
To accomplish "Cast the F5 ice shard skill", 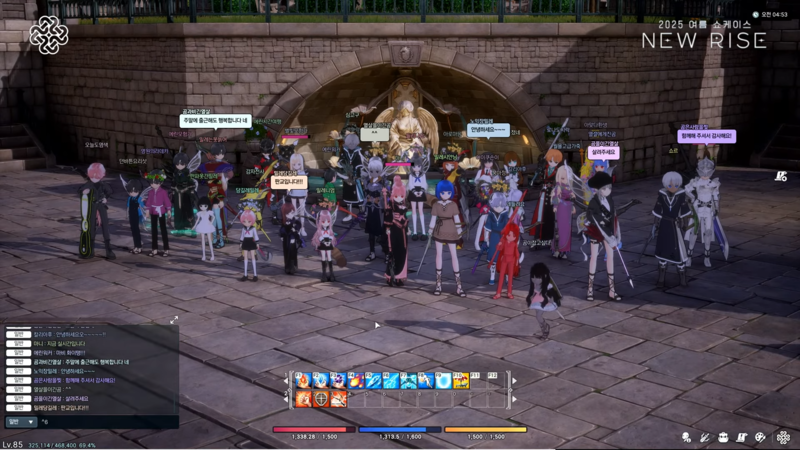I will [x=373, y=381].
